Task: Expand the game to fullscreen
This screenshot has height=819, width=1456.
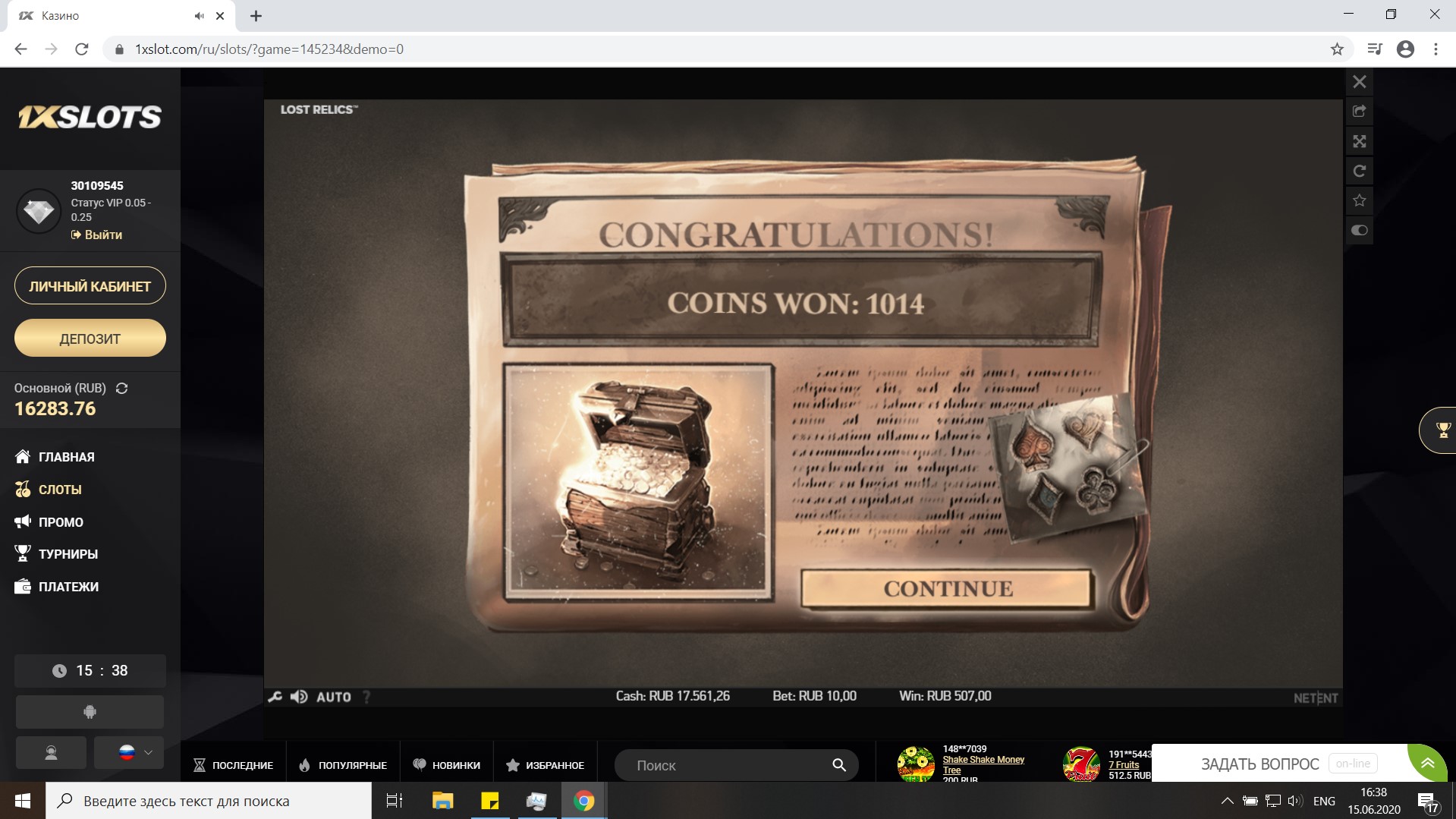Action: 1359,141
